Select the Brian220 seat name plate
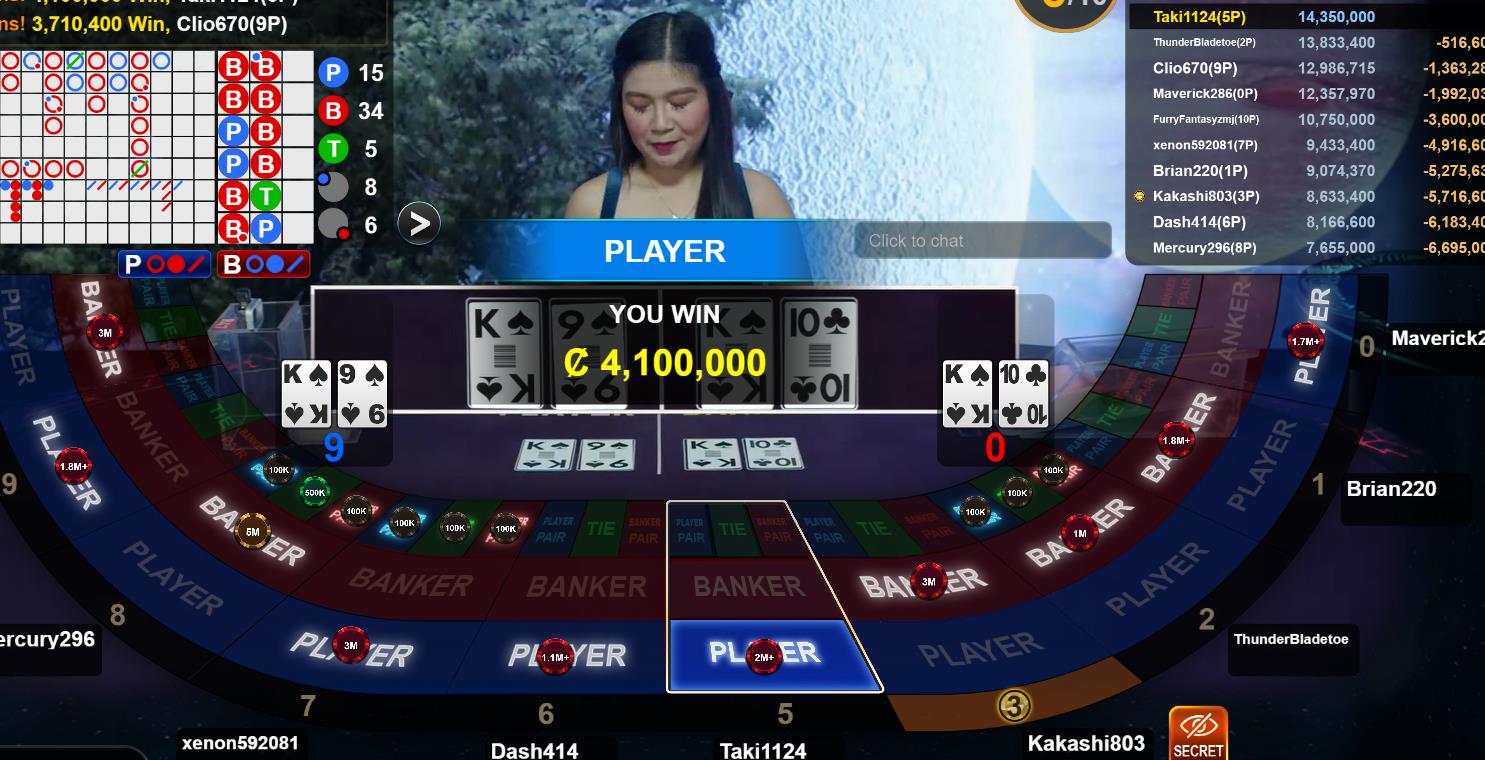The width and height of the screenshot is (1485, 760). point(1391,489)
